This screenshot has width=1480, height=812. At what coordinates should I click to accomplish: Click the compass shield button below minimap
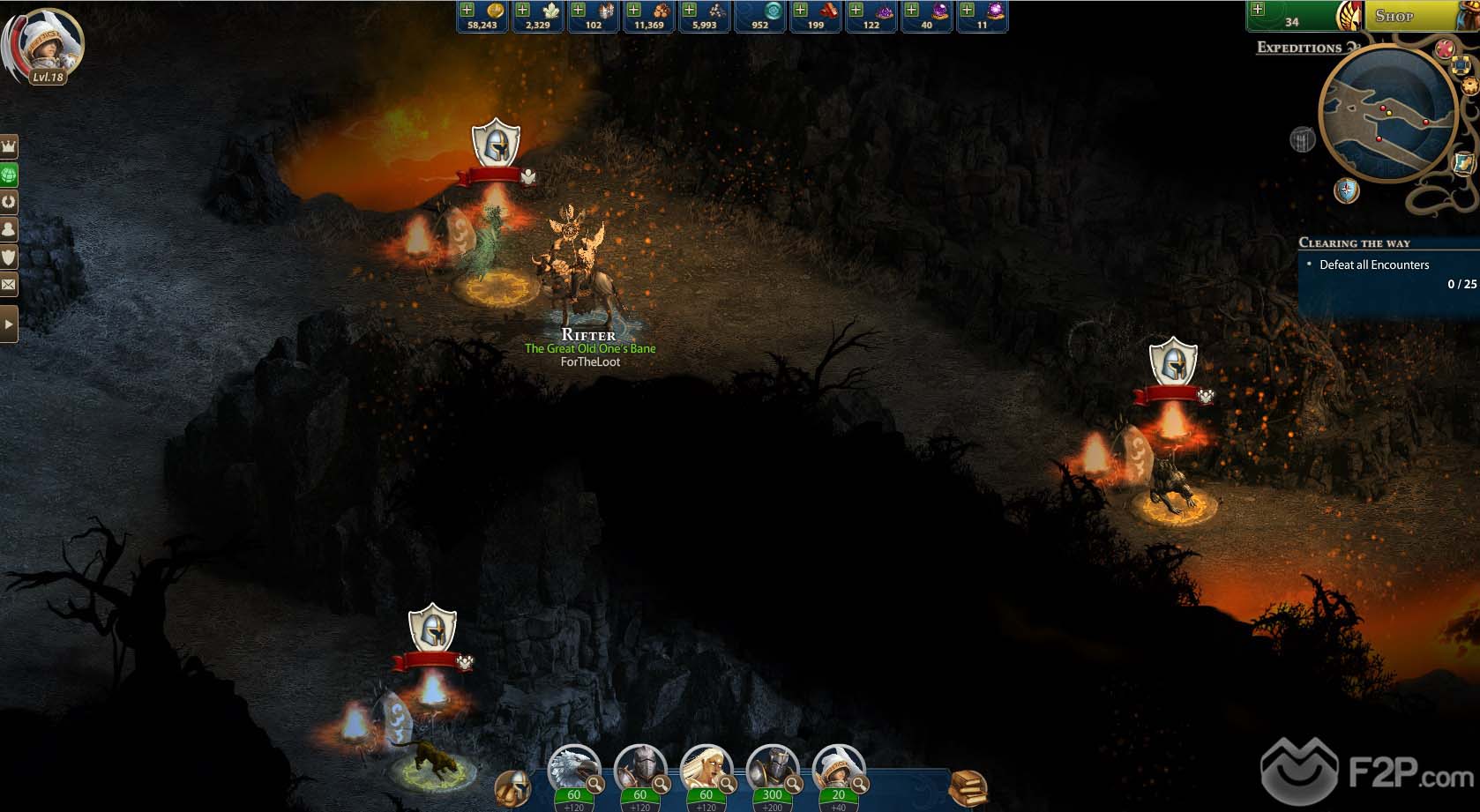click(1346, 190)
